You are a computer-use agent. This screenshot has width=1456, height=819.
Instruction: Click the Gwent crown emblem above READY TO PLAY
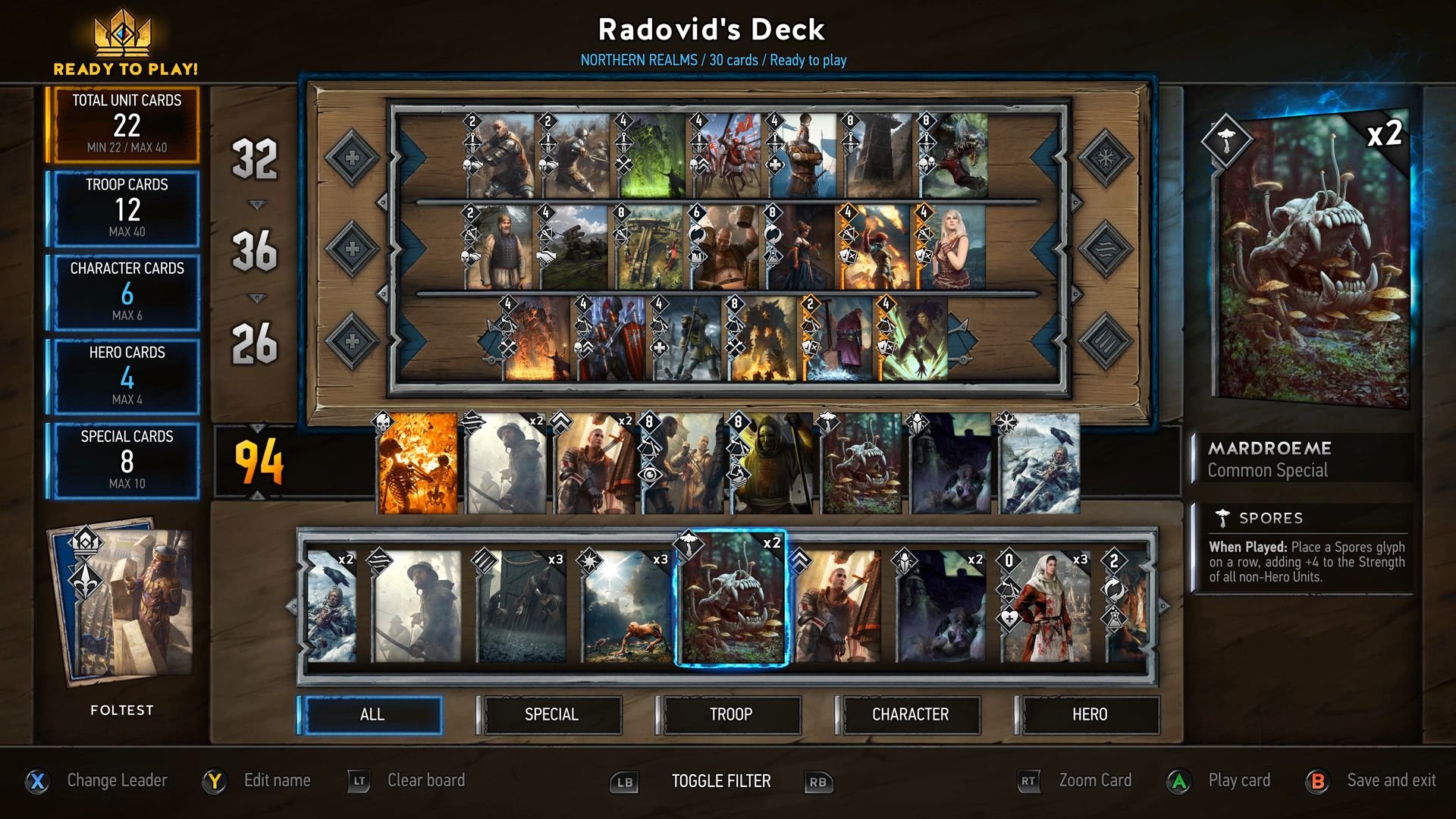124,33
